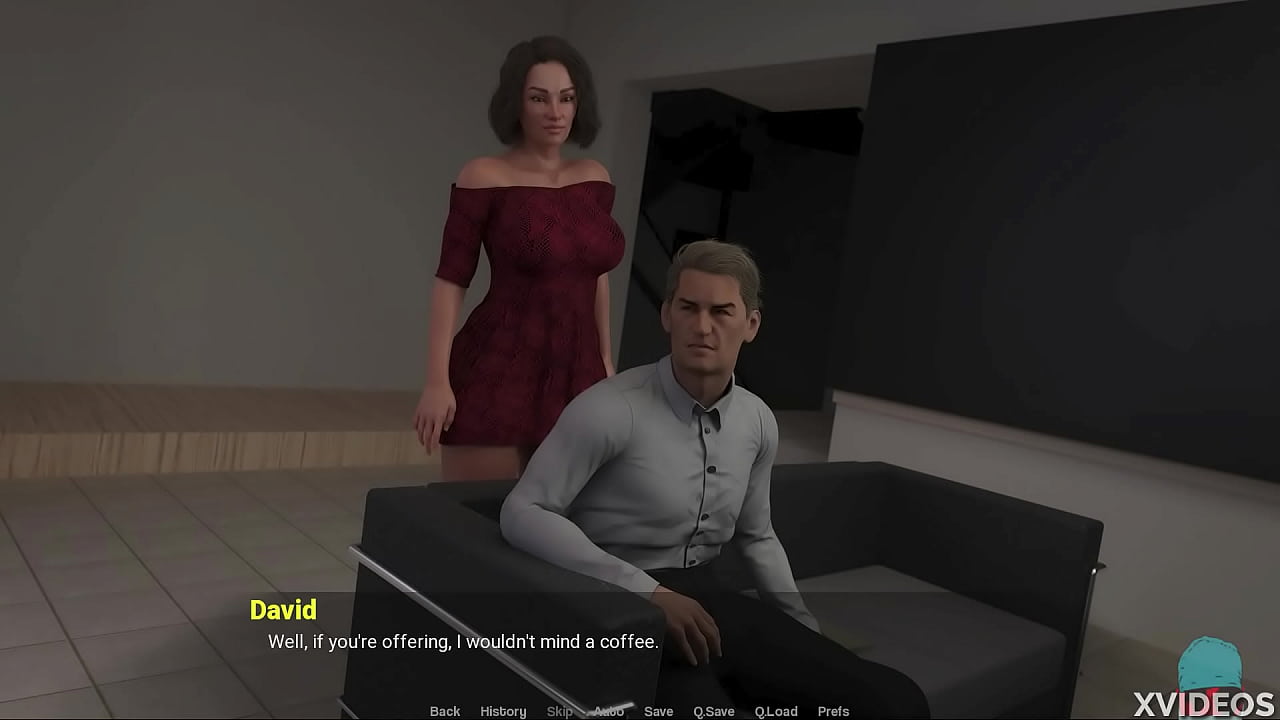Select the Skip quick-menu entry
This screenshot has width=1280, height=720.
pos(559,711)
